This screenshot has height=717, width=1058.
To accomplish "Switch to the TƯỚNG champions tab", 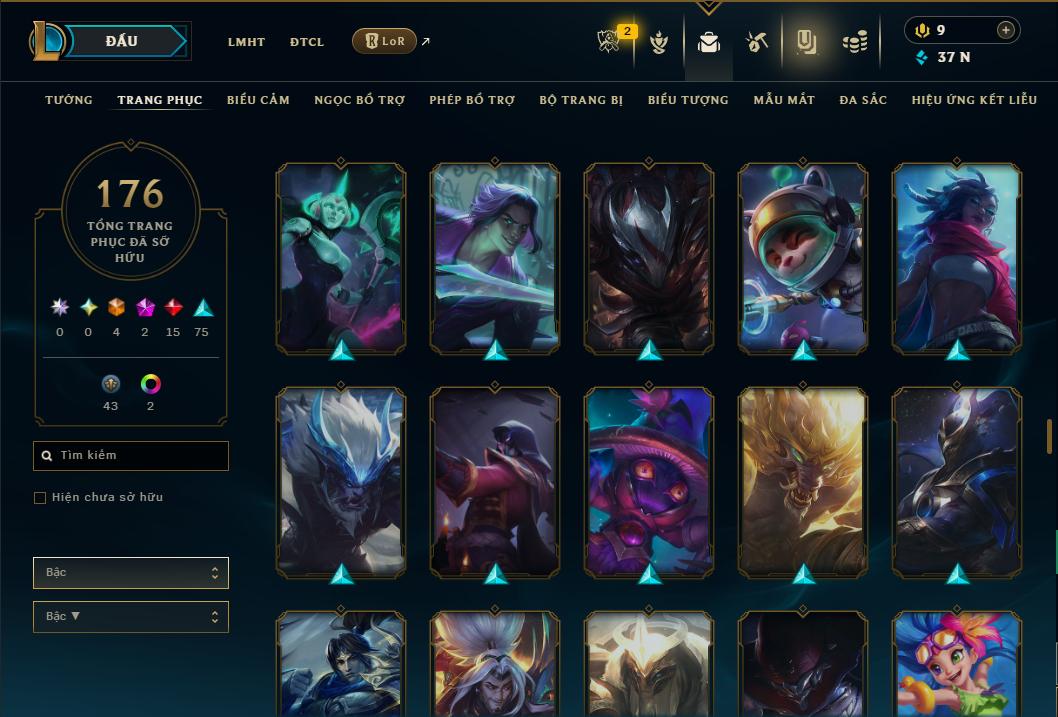I will click(69, 100).
